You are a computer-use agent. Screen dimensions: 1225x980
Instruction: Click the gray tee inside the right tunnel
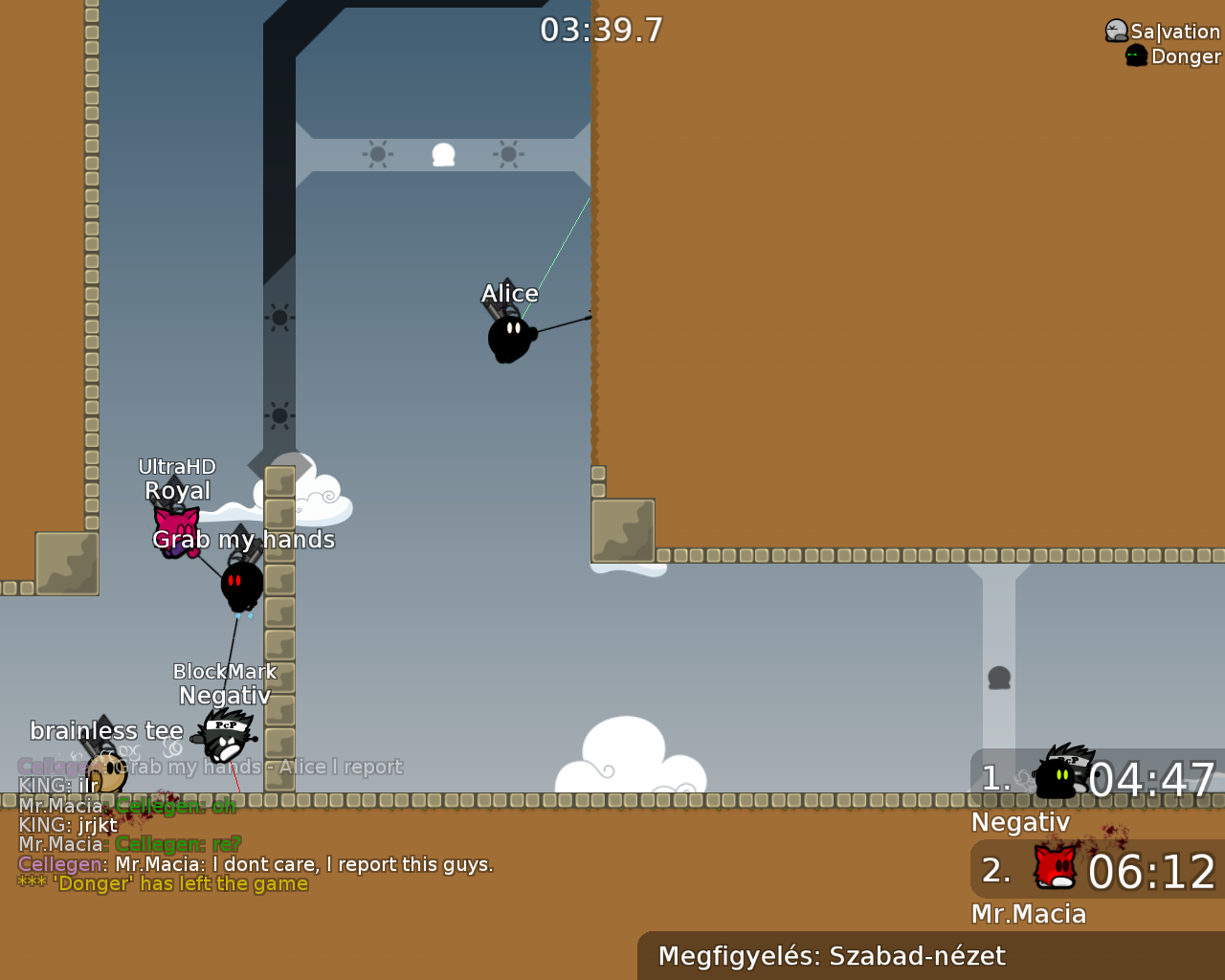[1000, 678]
